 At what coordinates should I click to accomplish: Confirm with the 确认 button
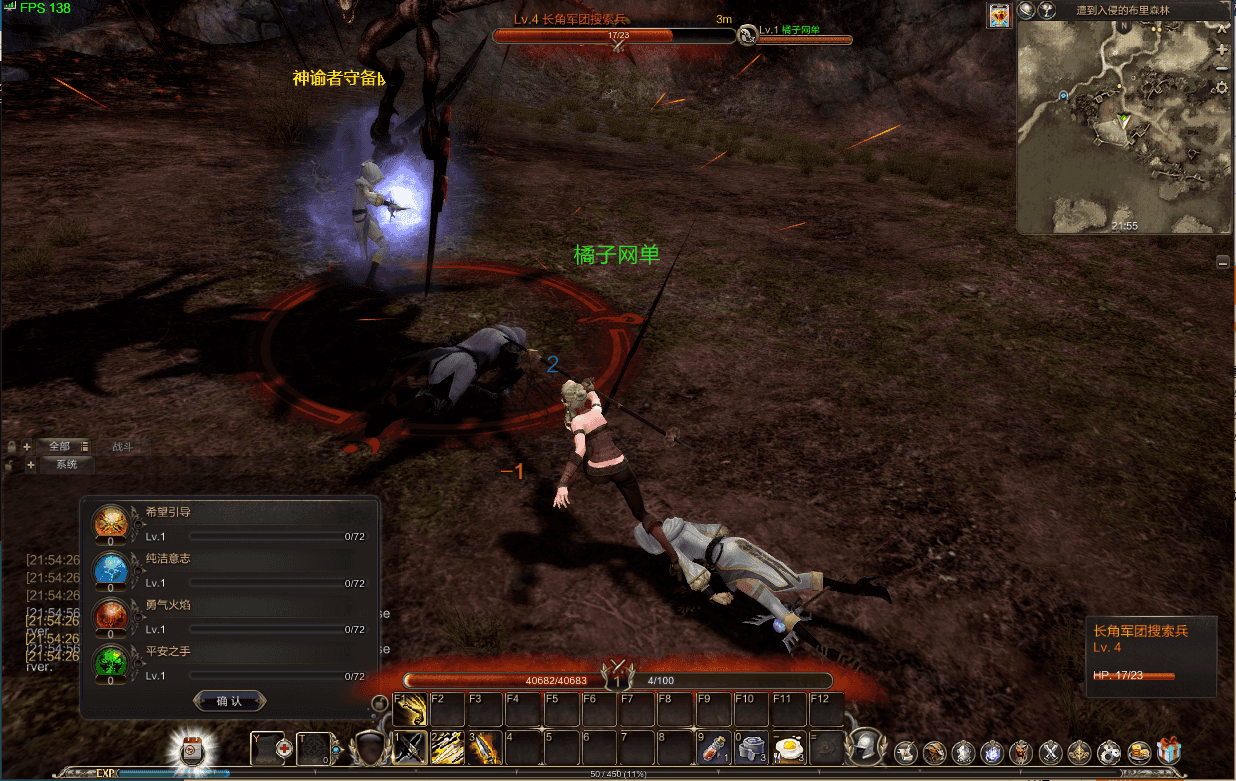coord(229,701)
